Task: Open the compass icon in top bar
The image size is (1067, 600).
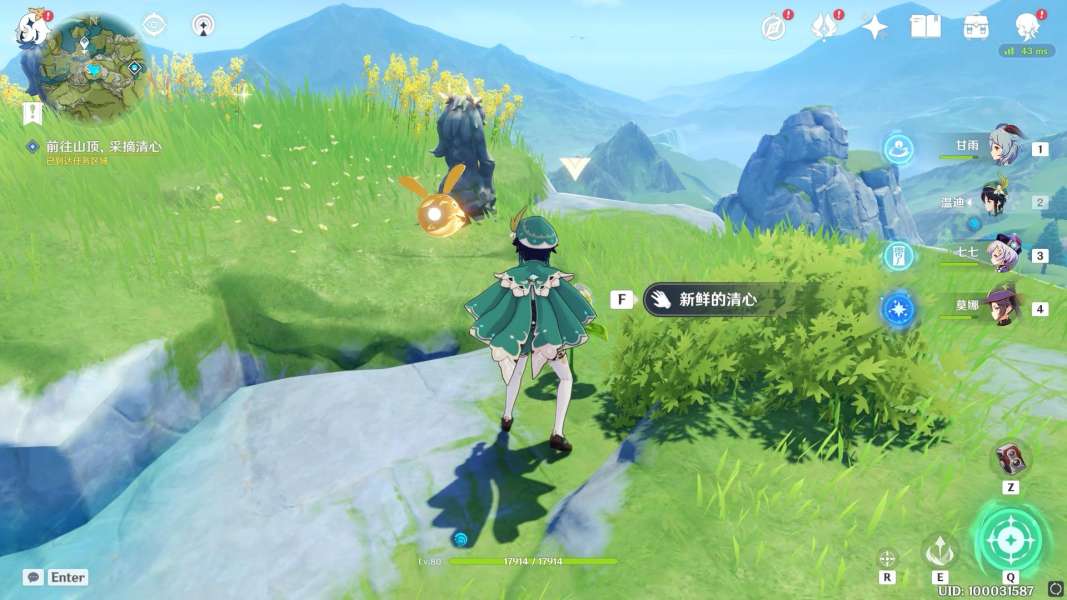Action: tap(774, 28)
